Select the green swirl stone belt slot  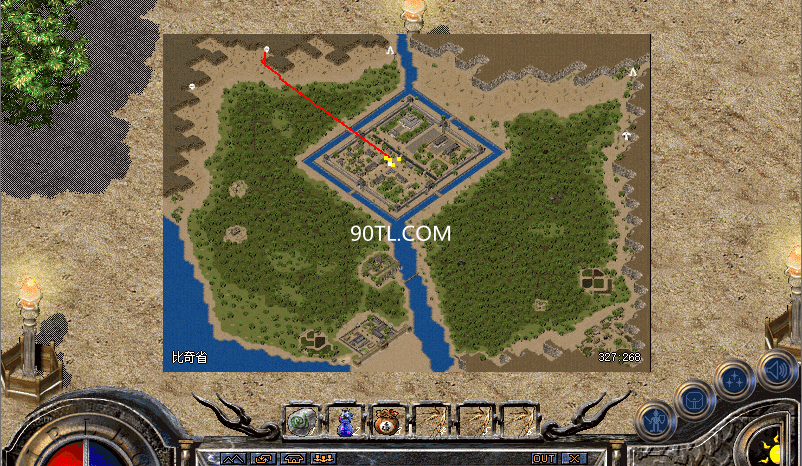click(x=301, y=421)
